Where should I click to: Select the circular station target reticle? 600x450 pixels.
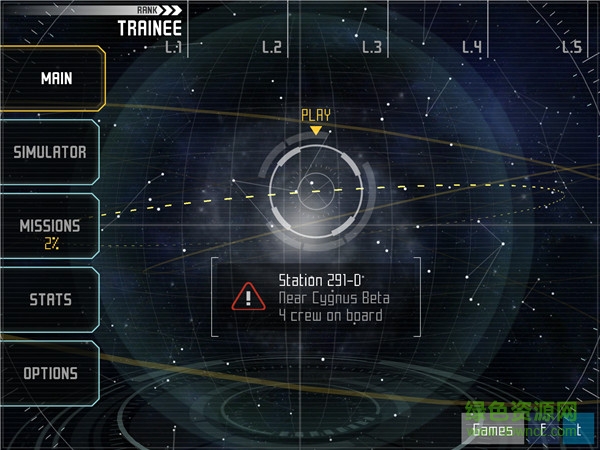coord(319,187)
